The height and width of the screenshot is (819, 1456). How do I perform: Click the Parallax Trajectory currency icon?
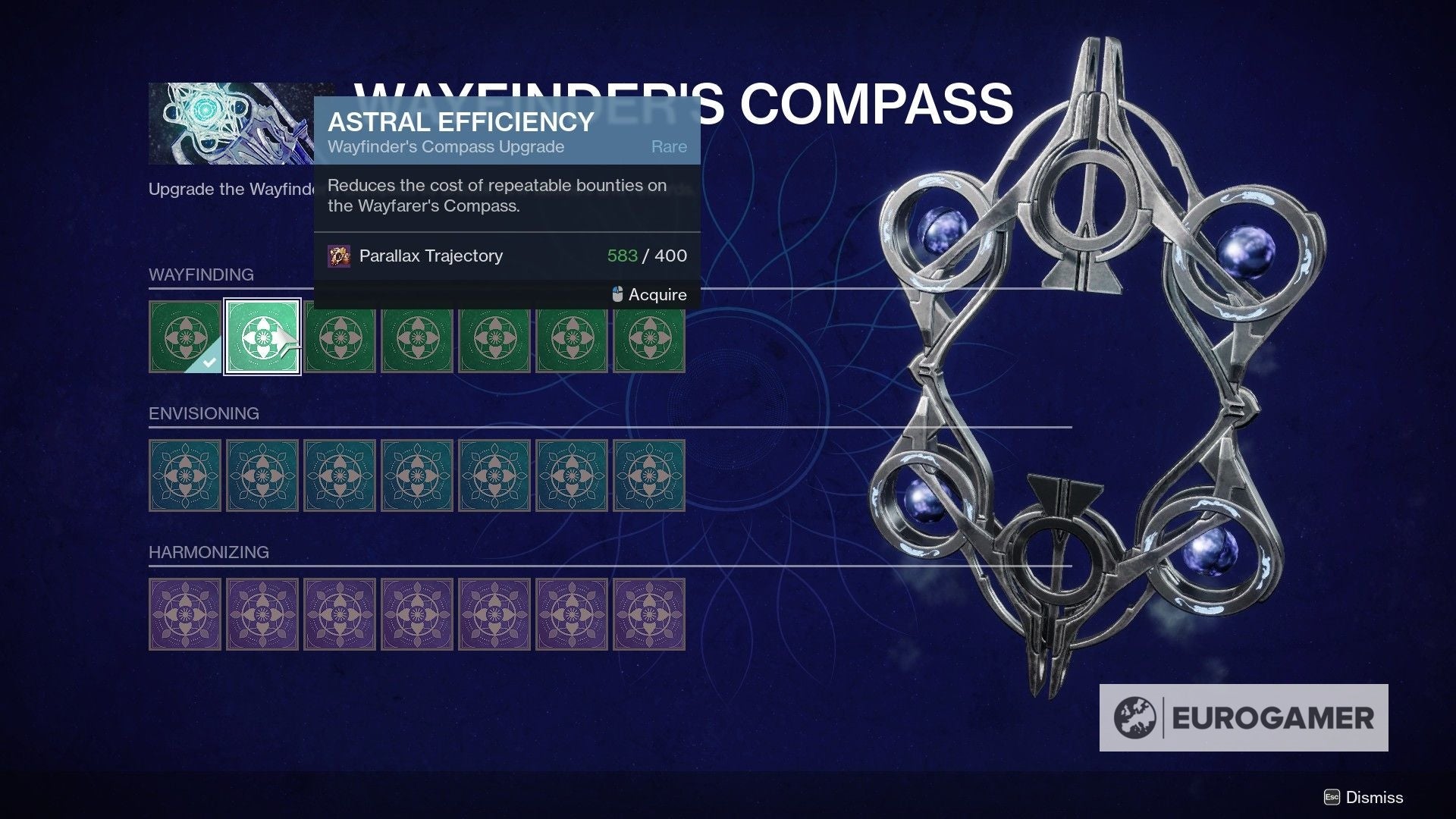pyautogui.click(x=339, y=256)
